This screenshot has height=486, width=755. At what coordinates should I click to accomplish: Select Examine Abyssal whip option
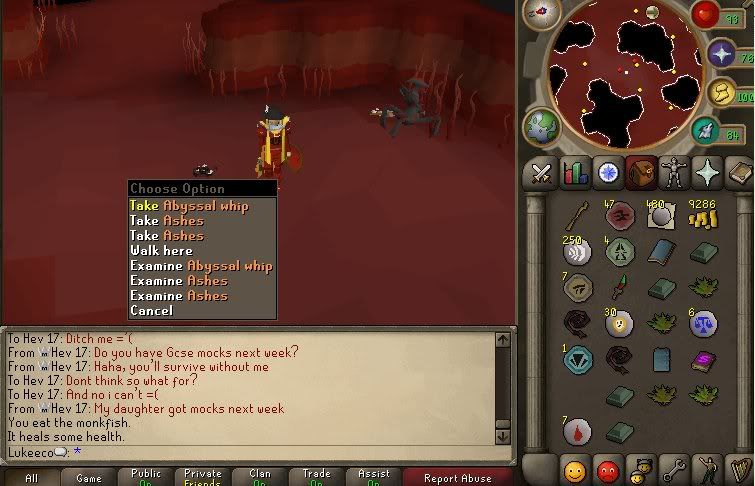click(200, 266)
